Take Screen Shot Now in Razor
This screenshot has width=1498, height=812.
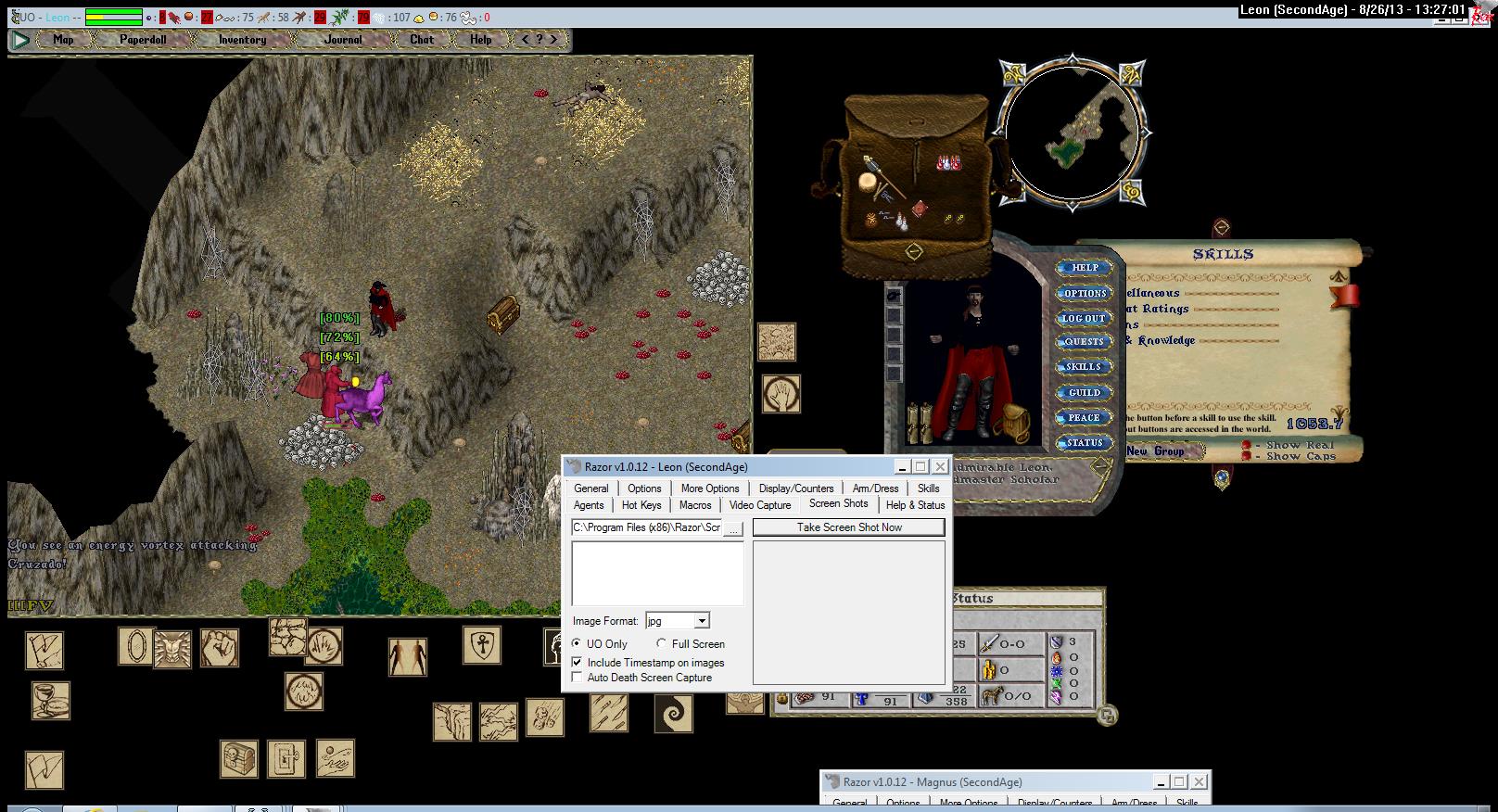(x=848, y=527)
